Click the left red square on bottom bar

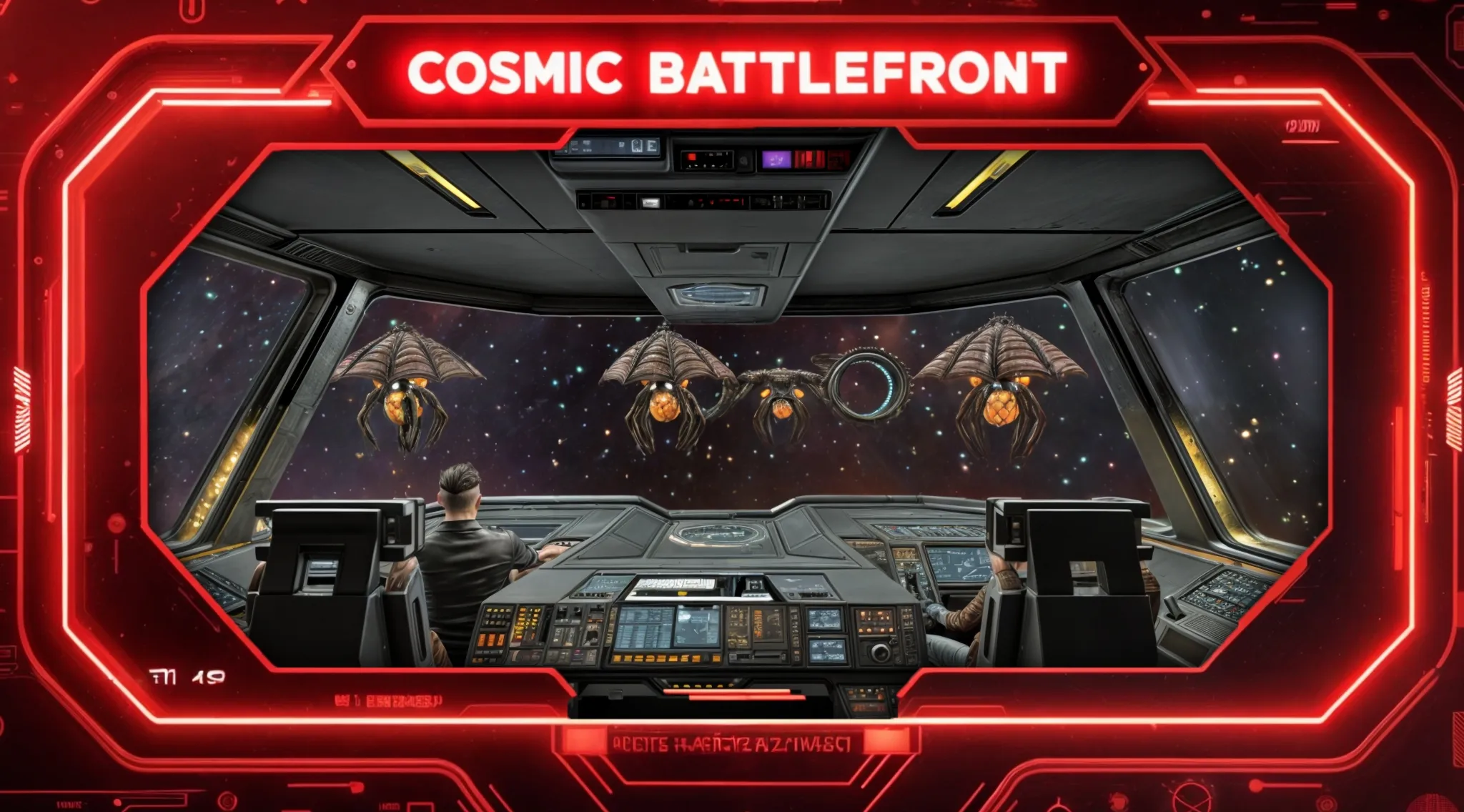[x=582, y=742]
